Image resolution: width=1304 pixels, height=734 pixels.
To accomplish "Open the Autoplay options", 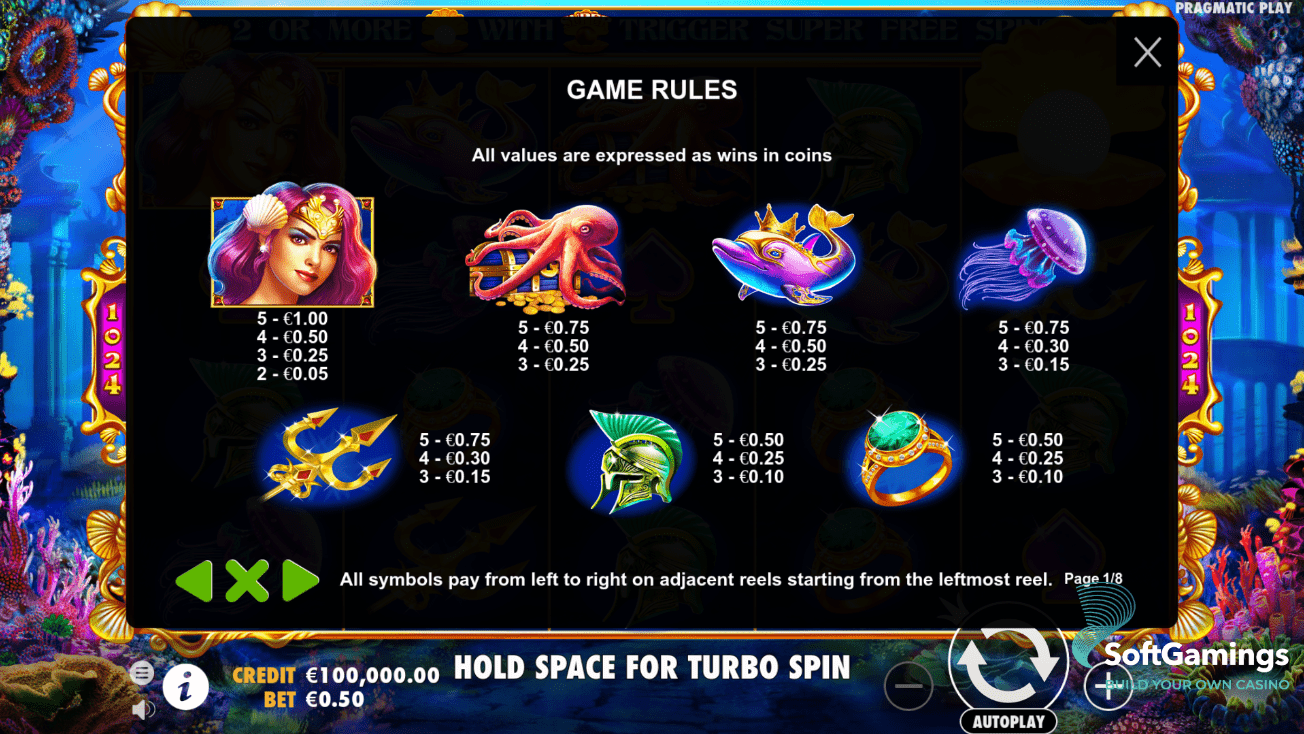I will (1008, 721).
